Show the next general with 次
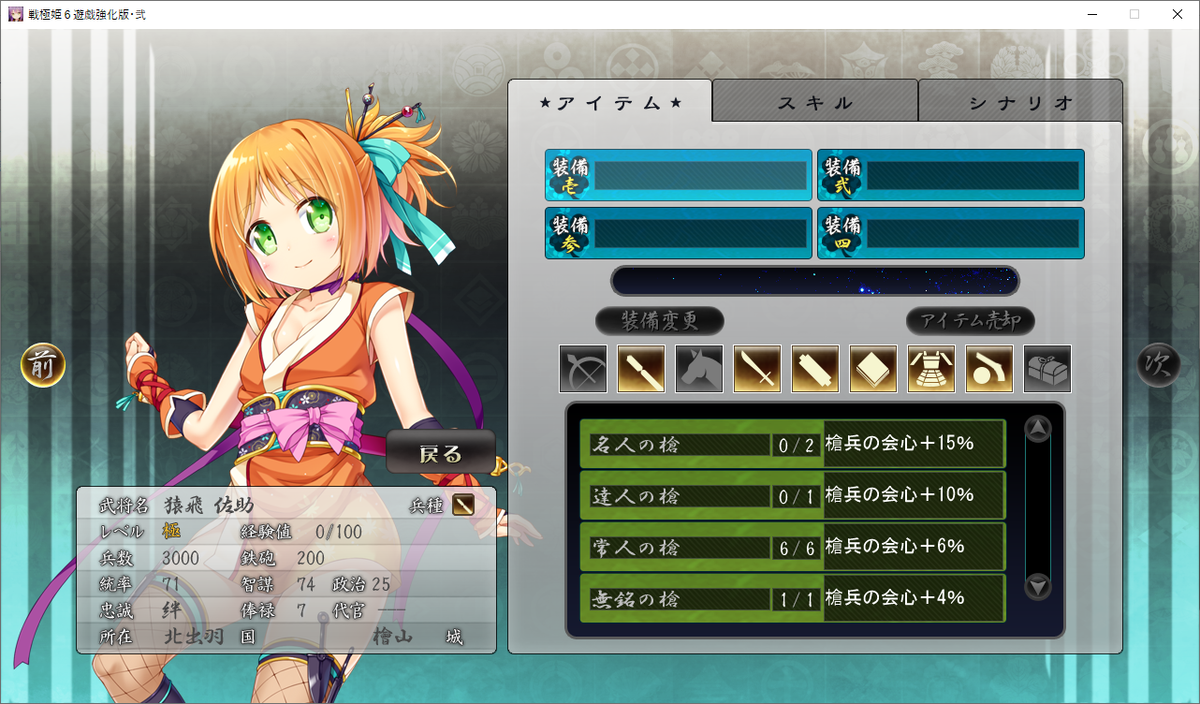Viewport: 1200px width, 704px height. point(1158,366)
